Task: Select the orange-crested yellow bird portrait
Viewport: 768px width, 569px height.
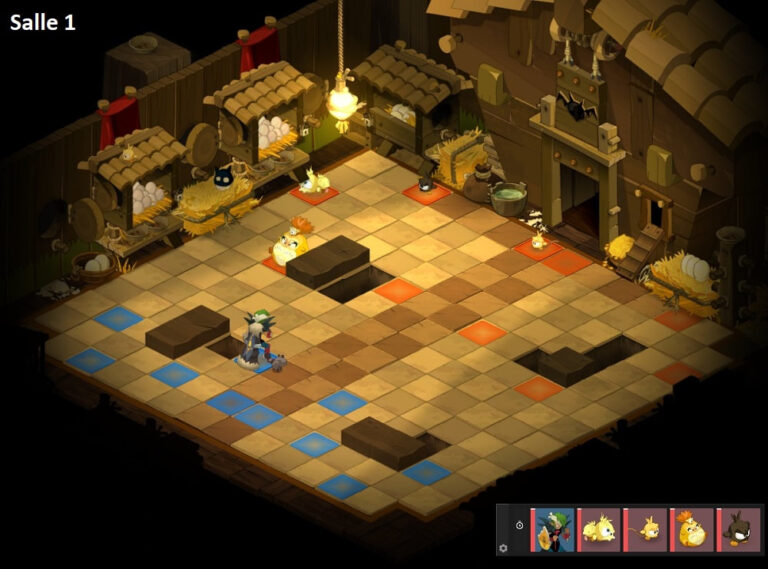Action: (693, 529)
